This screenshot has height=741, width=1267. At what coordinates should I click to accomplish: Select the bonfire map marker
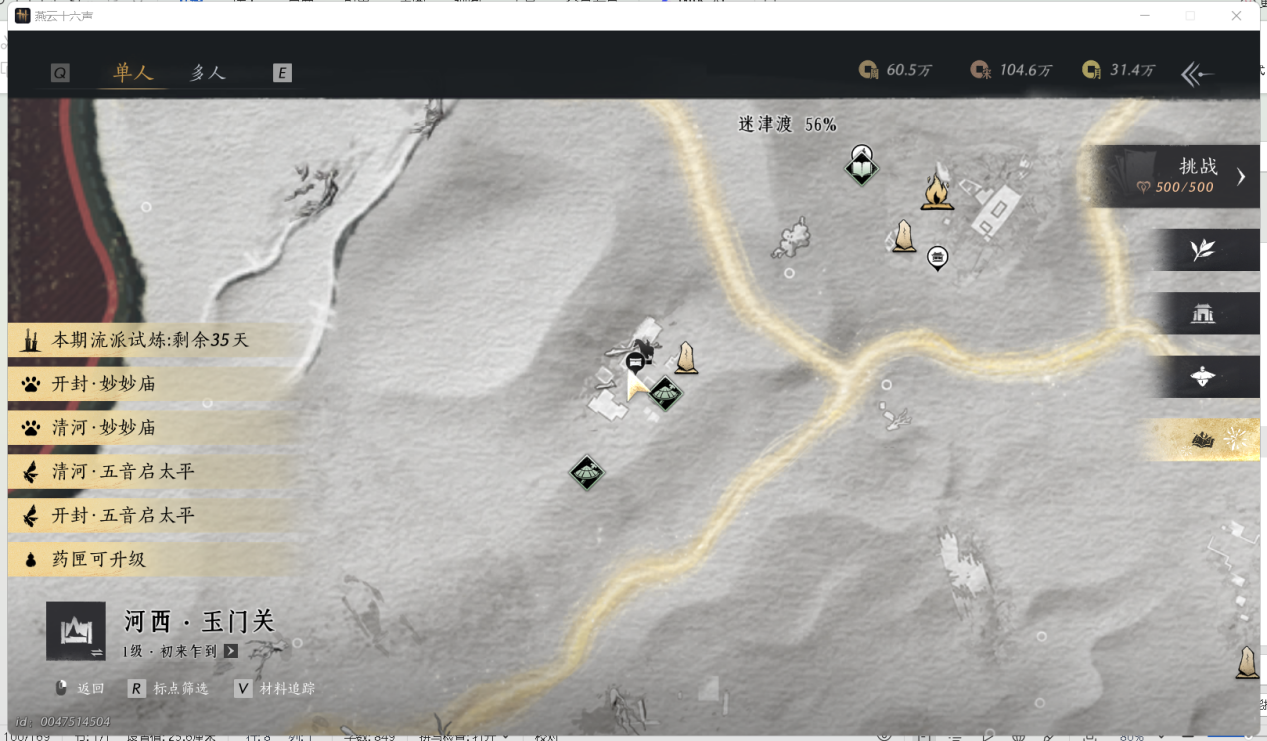tap(936, 190)
